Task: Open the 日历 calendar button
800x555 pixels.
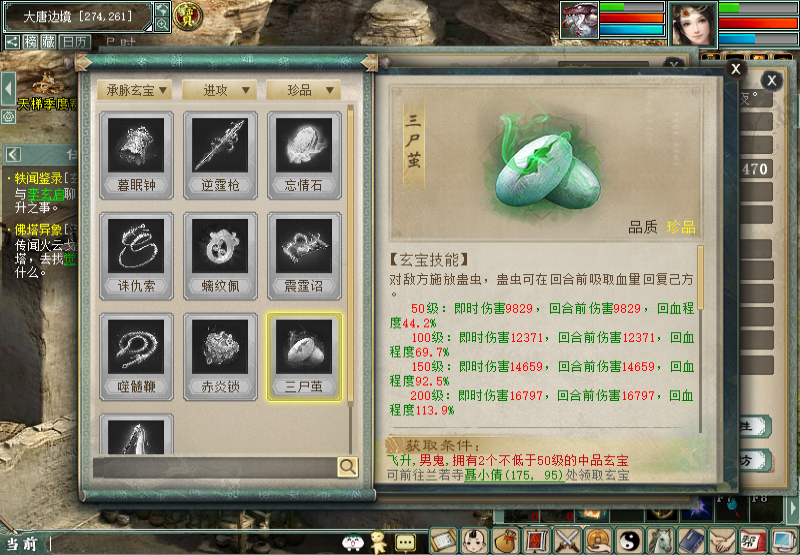Action: tap(73, 42)
